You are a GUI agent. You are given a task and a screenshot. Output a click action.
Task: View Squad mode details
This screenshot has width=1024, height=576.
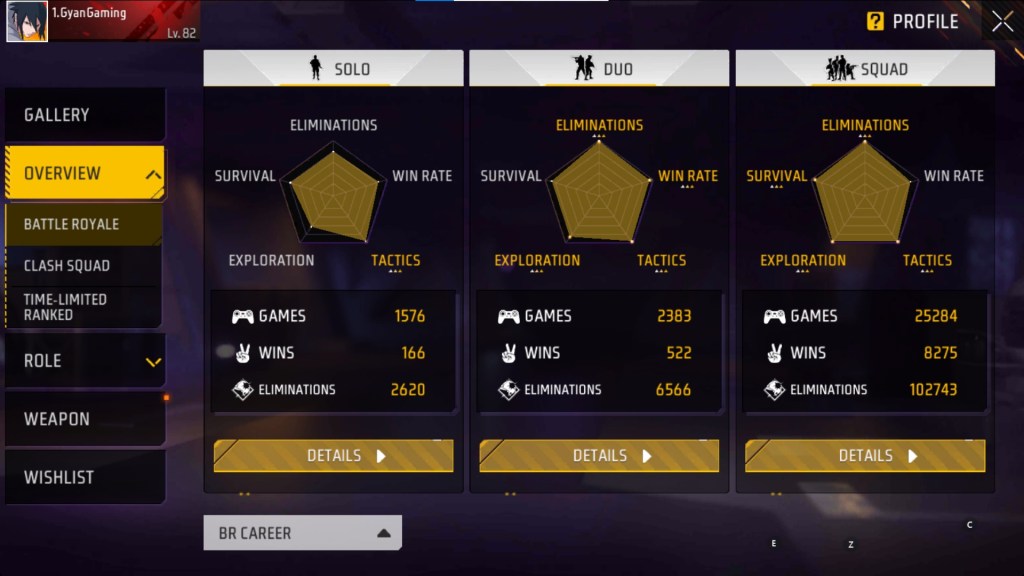point(865,456)
